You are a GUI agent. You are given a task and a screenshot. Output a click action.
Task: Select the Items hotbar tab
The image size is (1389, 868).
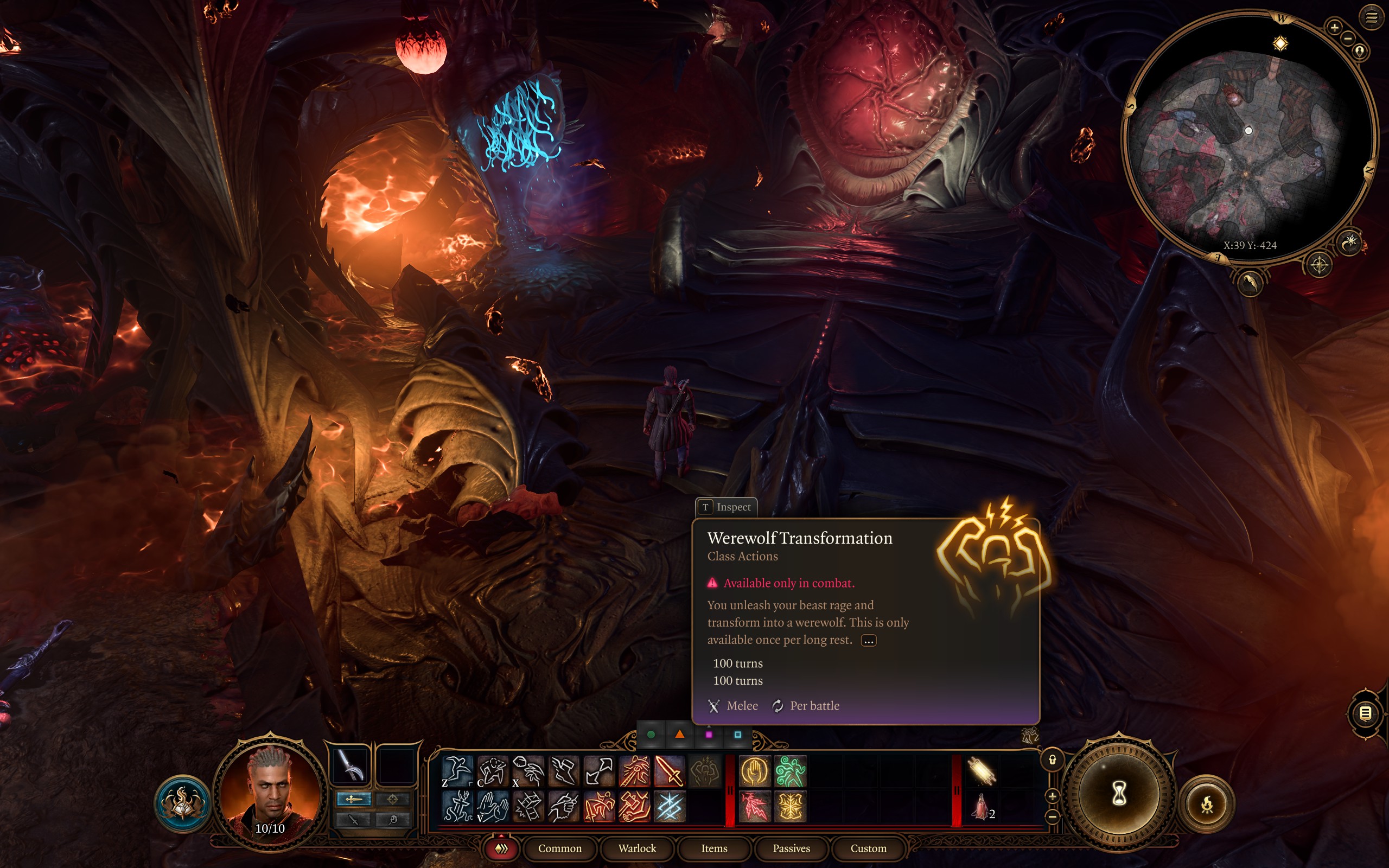click(714, 848)
